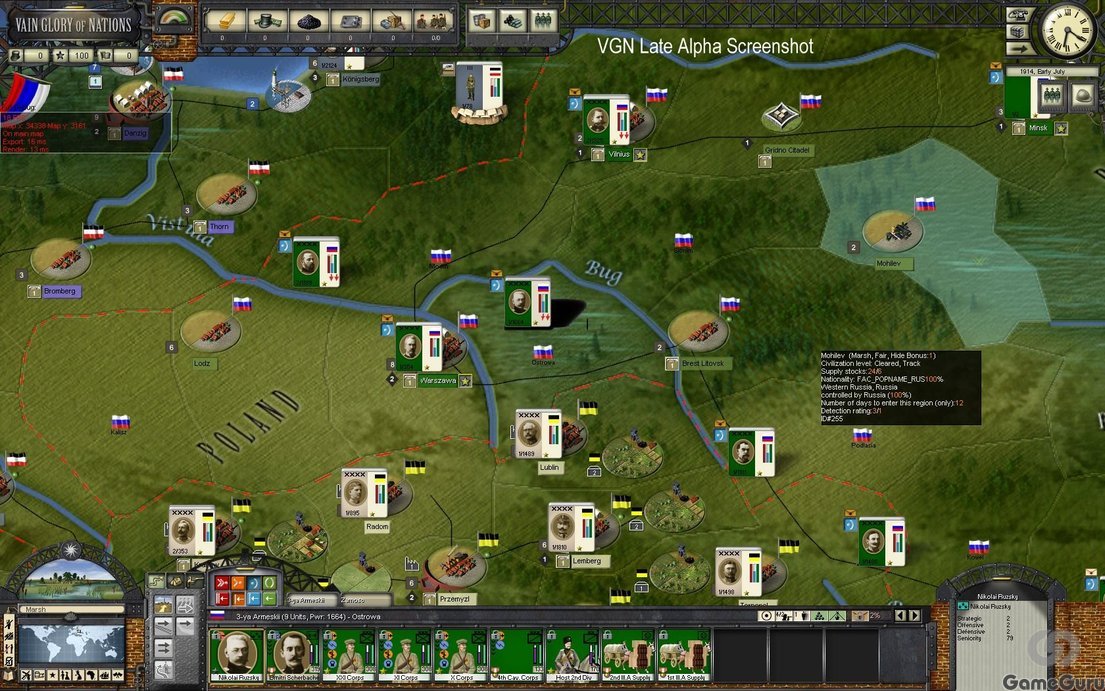
Task: Select the Nikolai Ruzsky leader card
Action: pos(238,652)
